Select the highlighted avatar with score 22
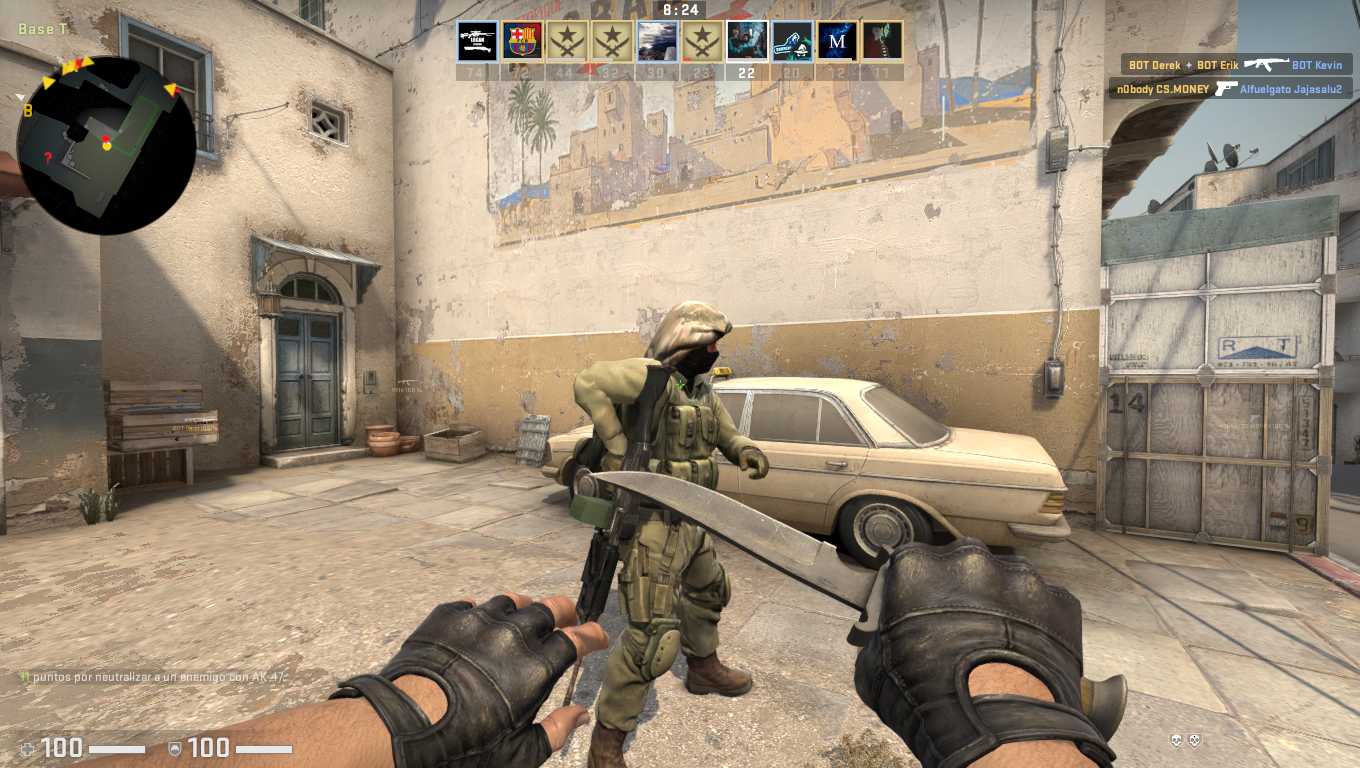 747,42
